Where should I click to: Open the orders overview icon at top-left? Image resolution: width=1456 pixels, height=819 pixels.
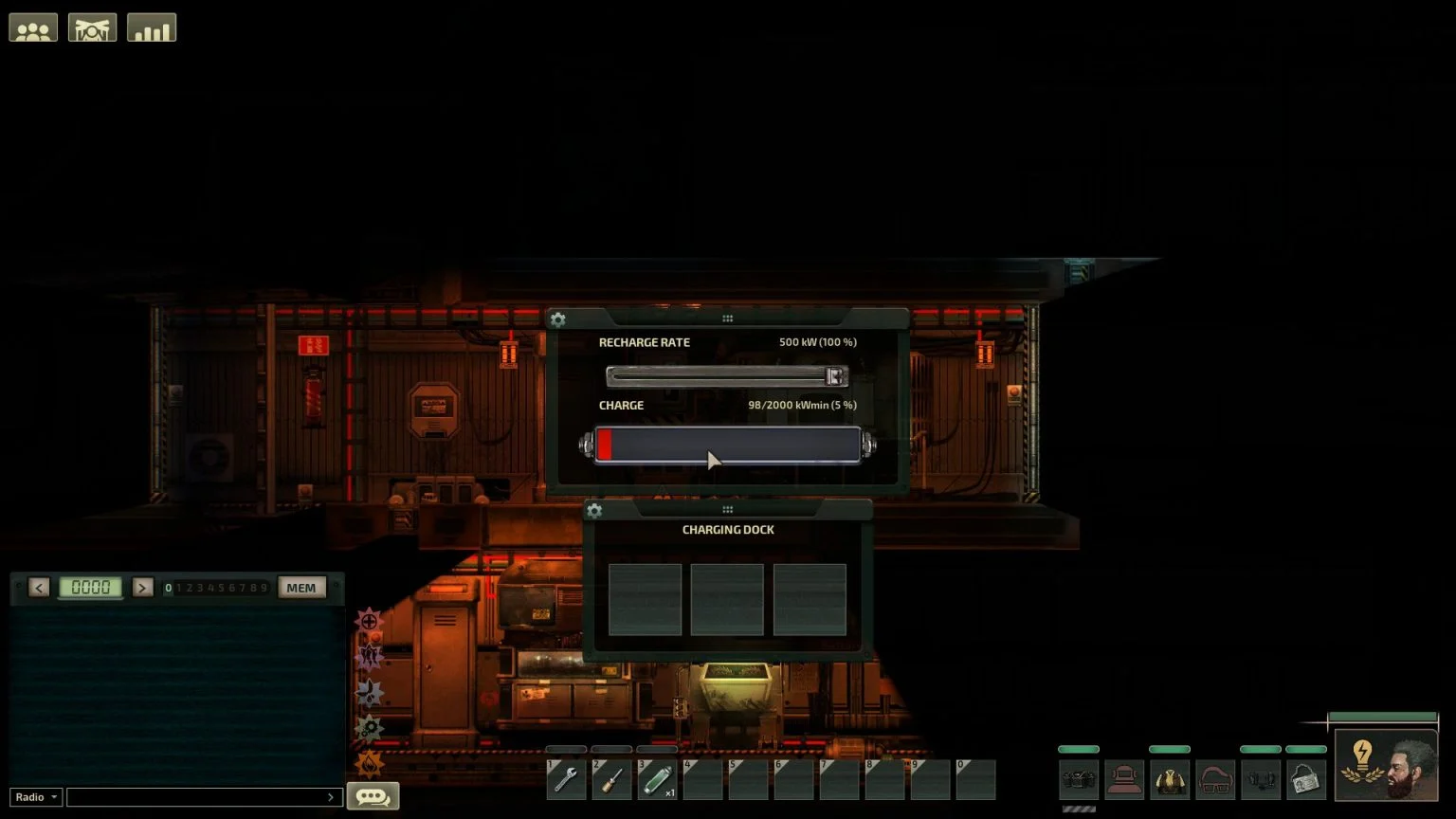92,27
